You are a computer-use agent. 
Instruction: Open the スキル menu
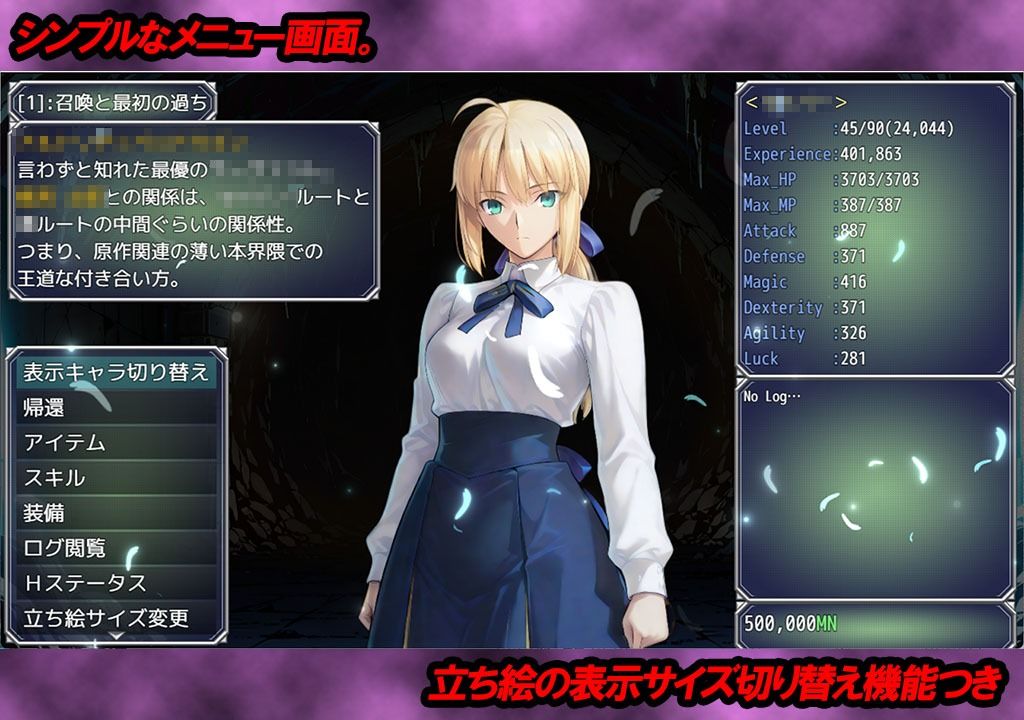(116, 477)
